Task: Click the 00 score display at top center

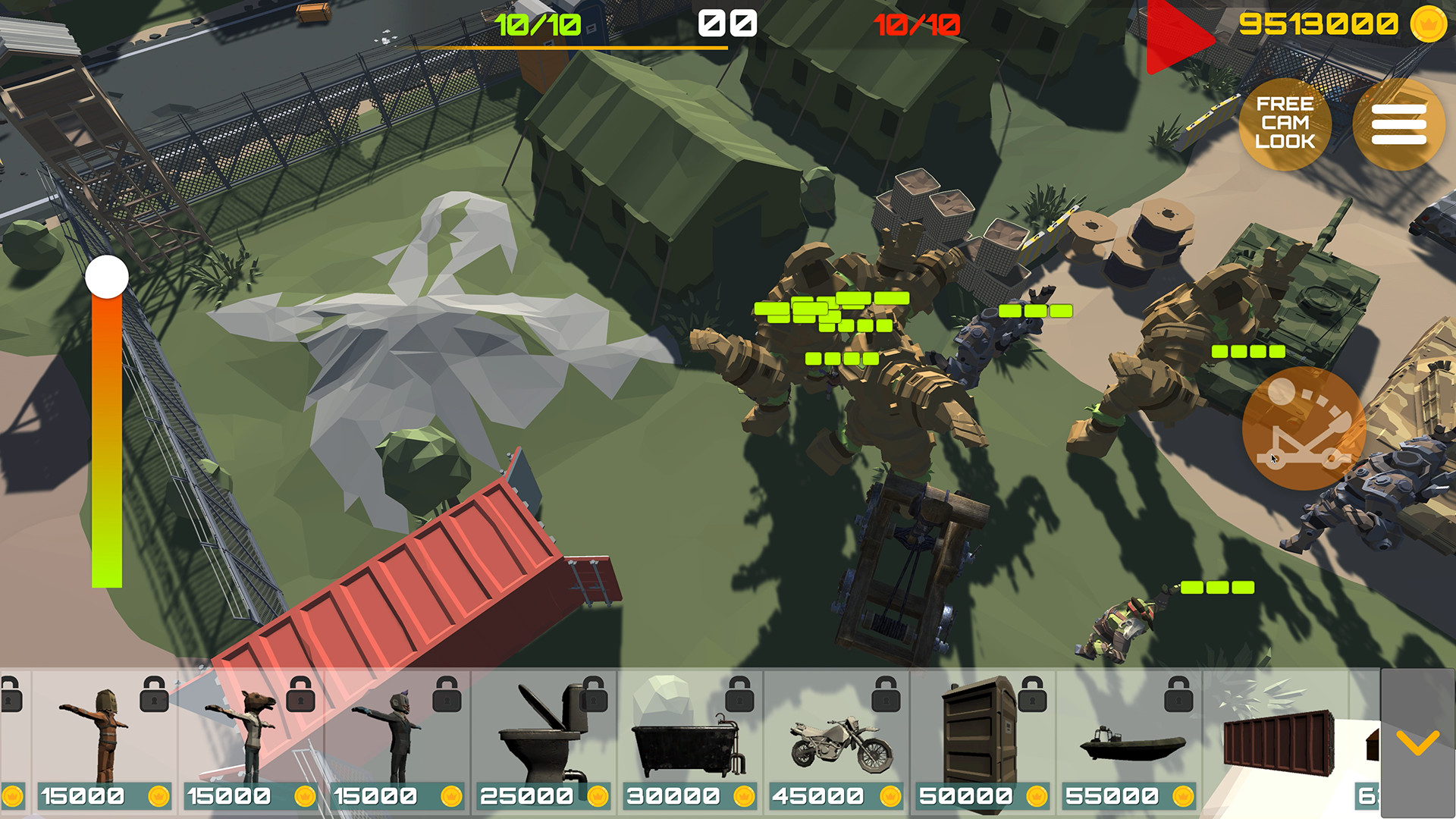Action: 726,24
